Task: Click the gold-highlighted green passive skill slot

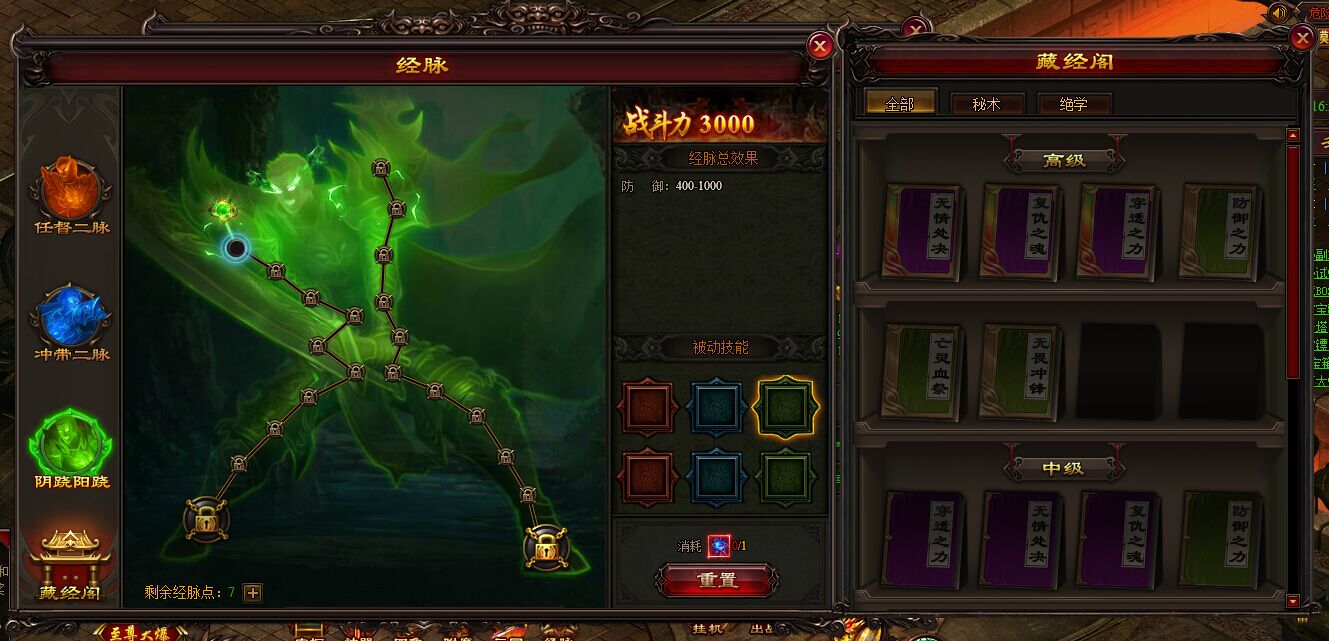Action: pyautogui.click(x=784, y=407)
